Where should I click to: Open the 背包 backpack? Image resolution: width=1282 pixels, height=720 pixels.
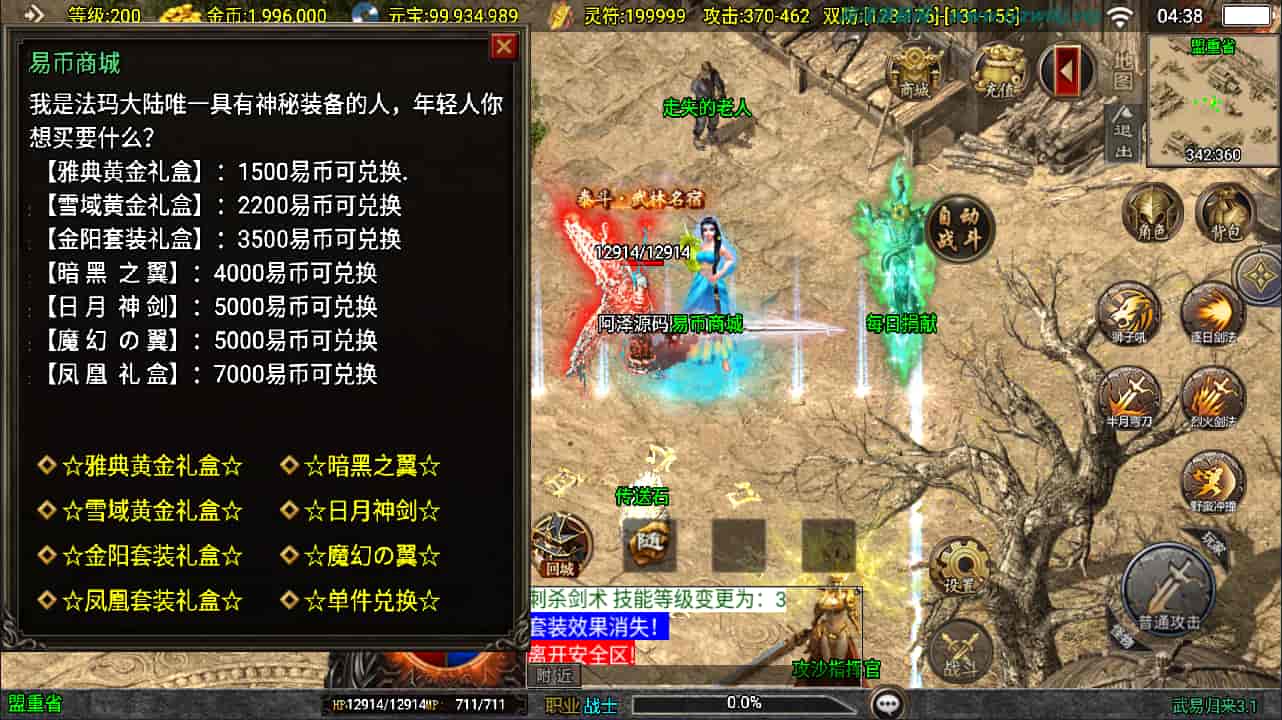point(1228,214)
